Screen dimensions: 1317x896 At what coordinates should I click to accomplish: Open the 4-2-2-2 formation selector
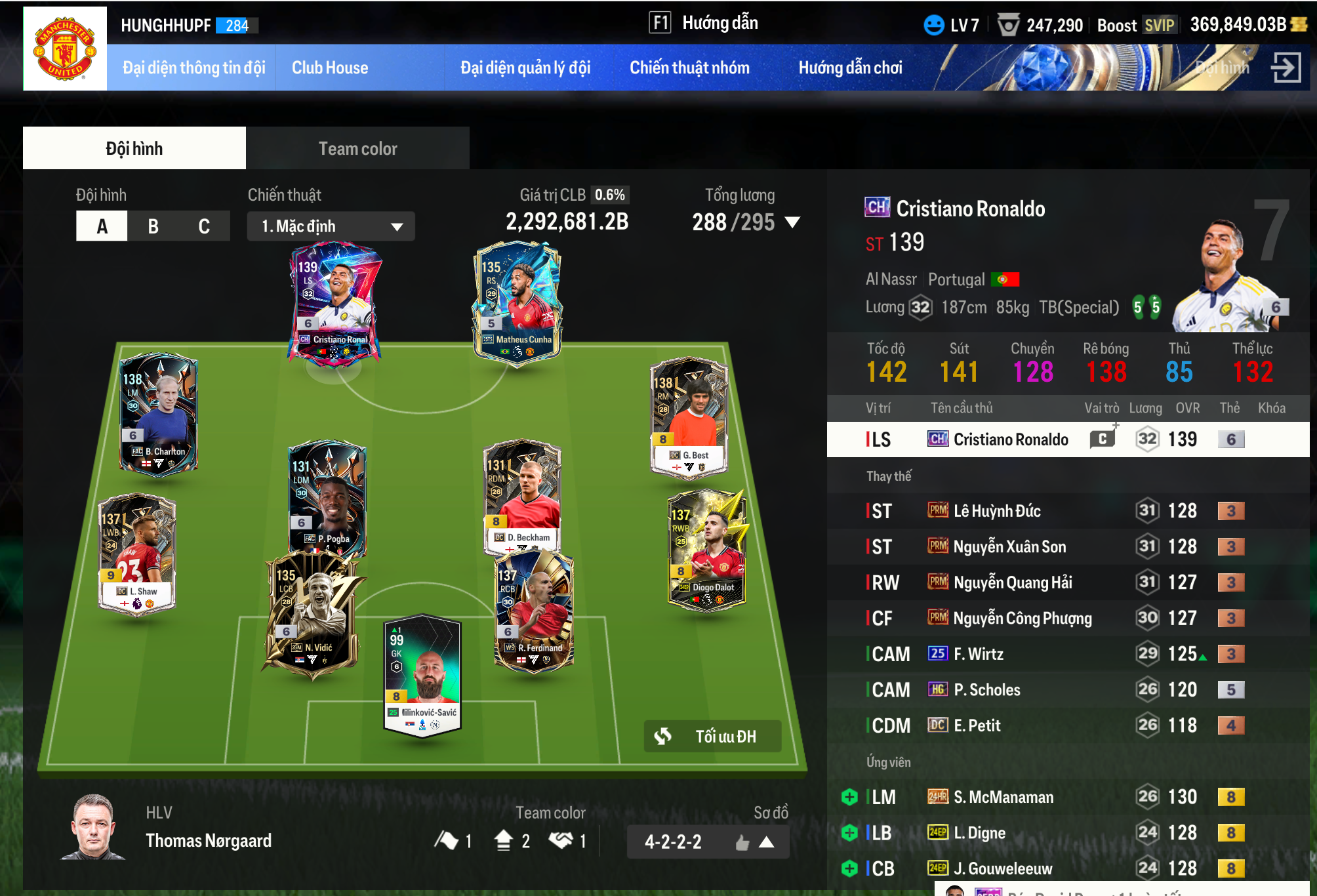point(708,842)
